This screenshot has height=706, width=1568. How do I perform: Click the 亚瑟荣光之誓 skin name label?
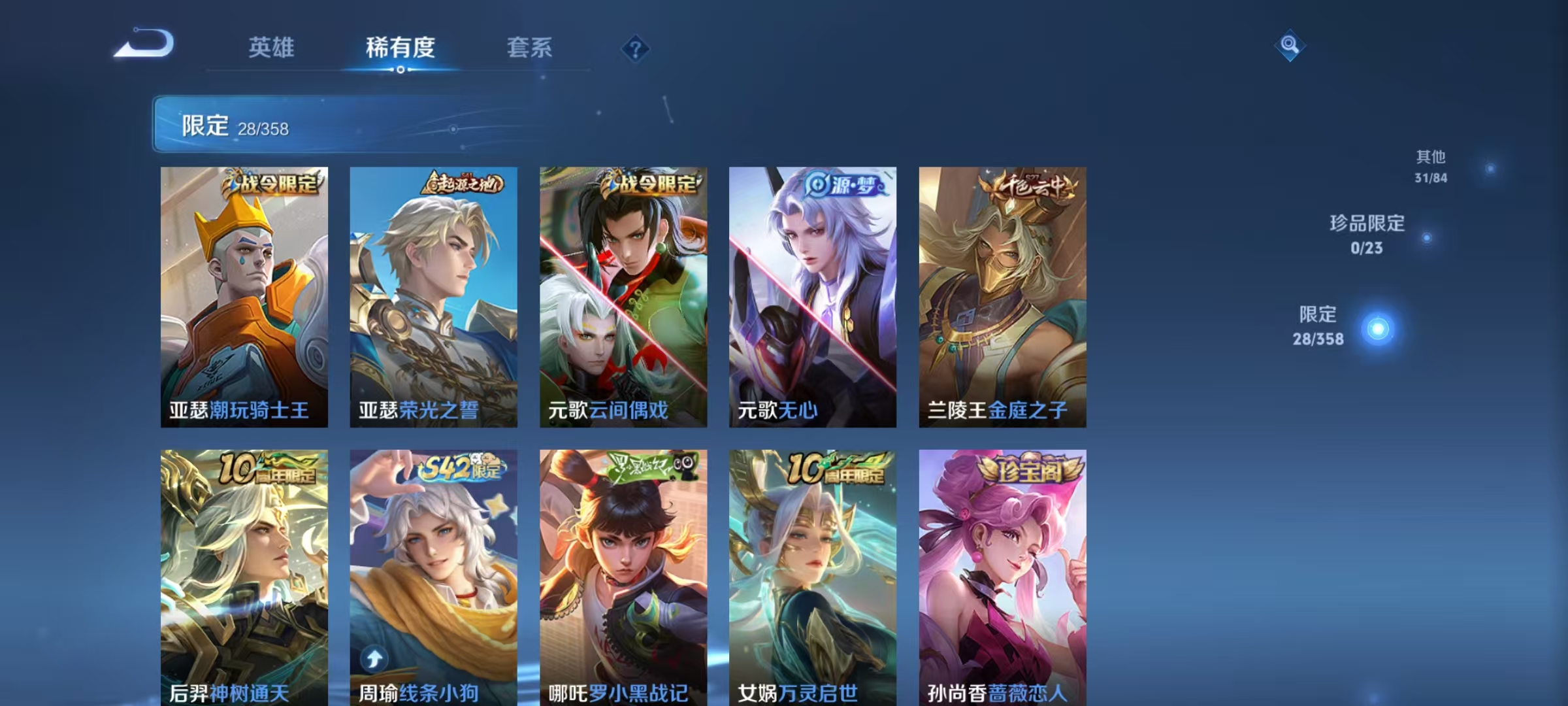(x=419, y=410)
